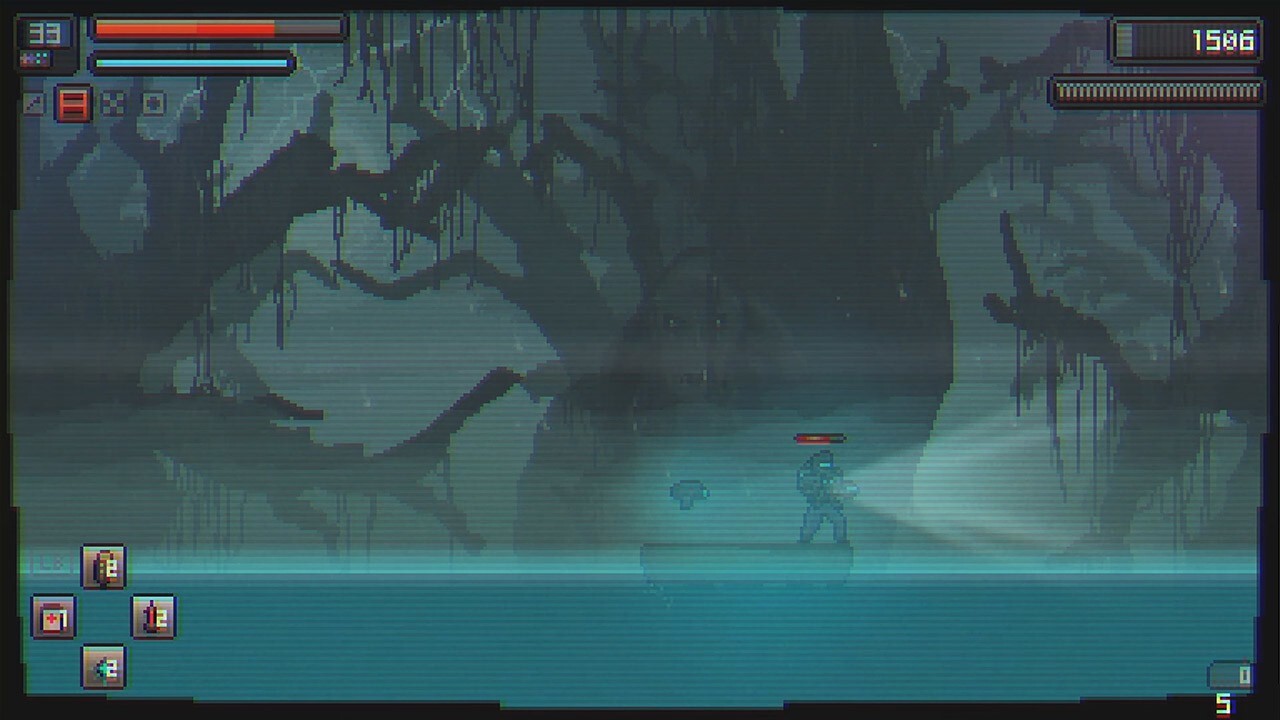Use the medkit icon labeled +1
This screenshot has width=1280, height=720.
pyautogui.click(x=53, y=618)
